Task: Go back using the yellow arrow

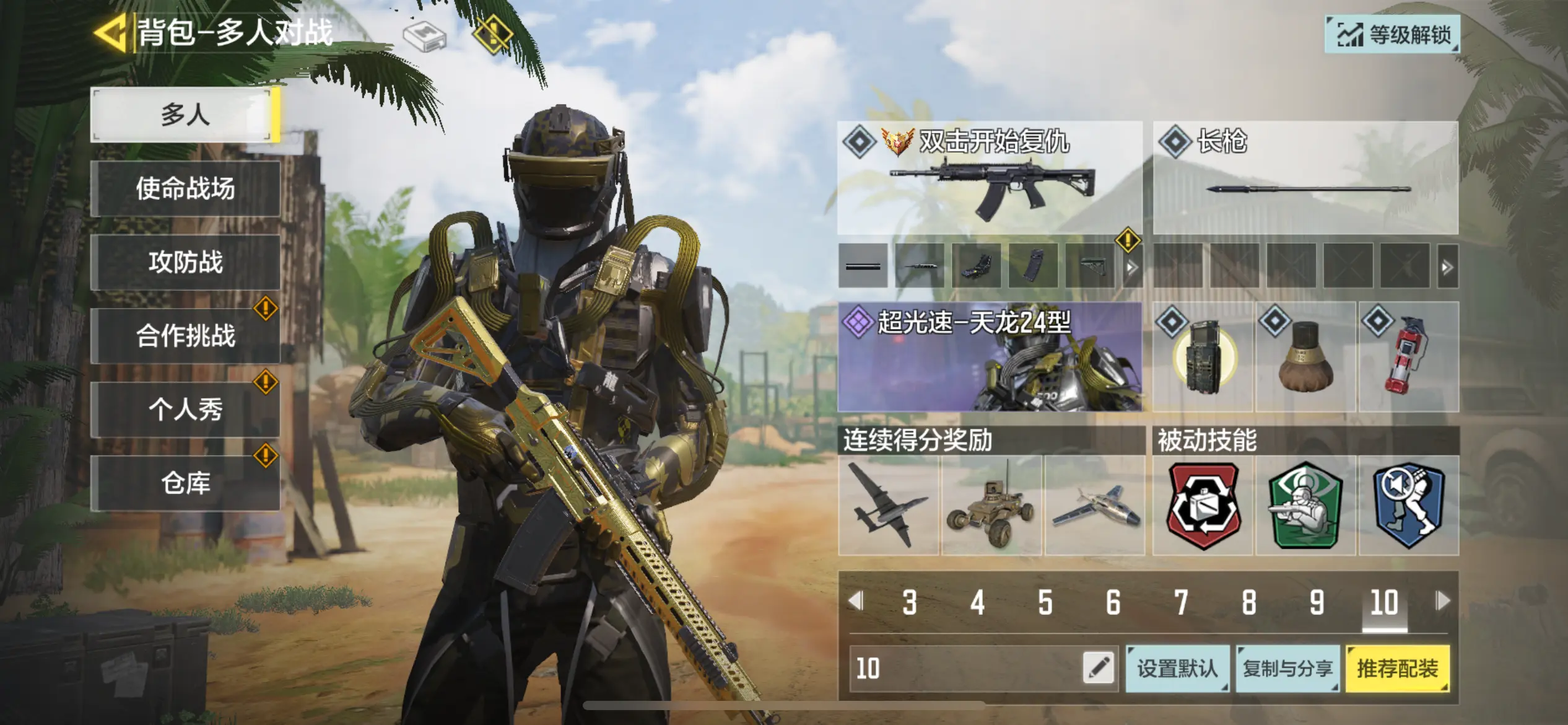Action: (110, 32)
